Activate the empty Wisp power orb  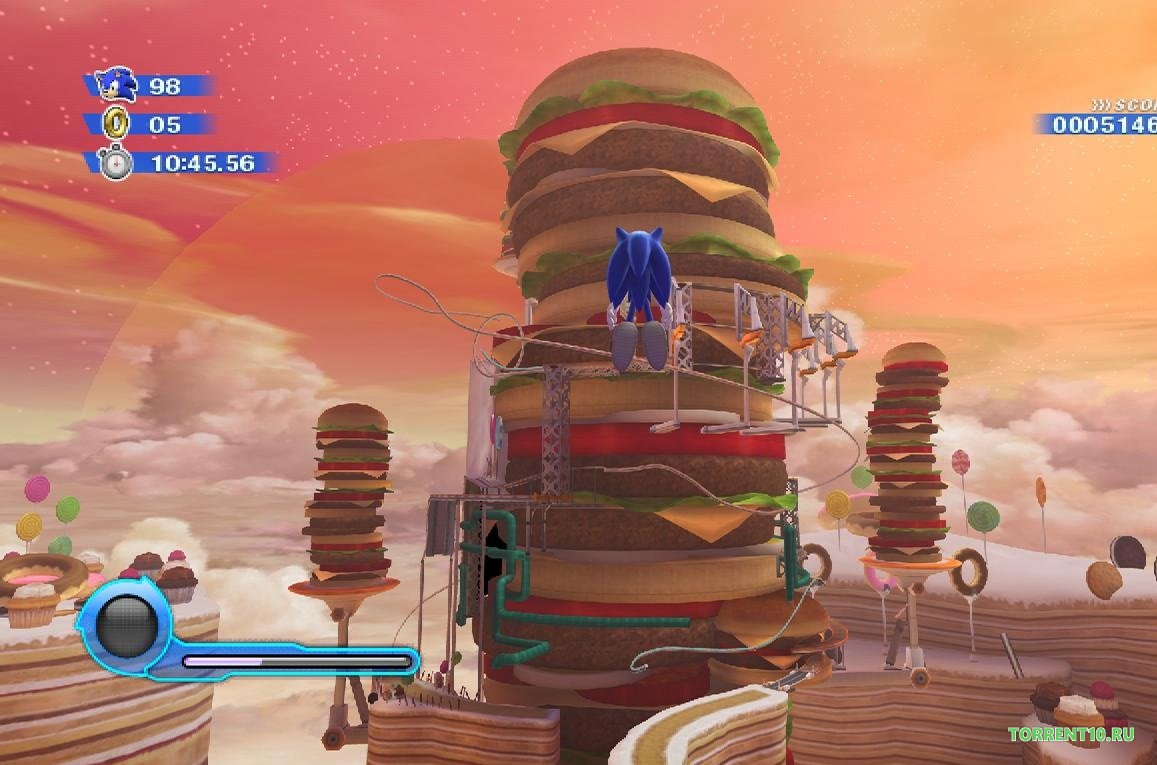tap(126, 626)
